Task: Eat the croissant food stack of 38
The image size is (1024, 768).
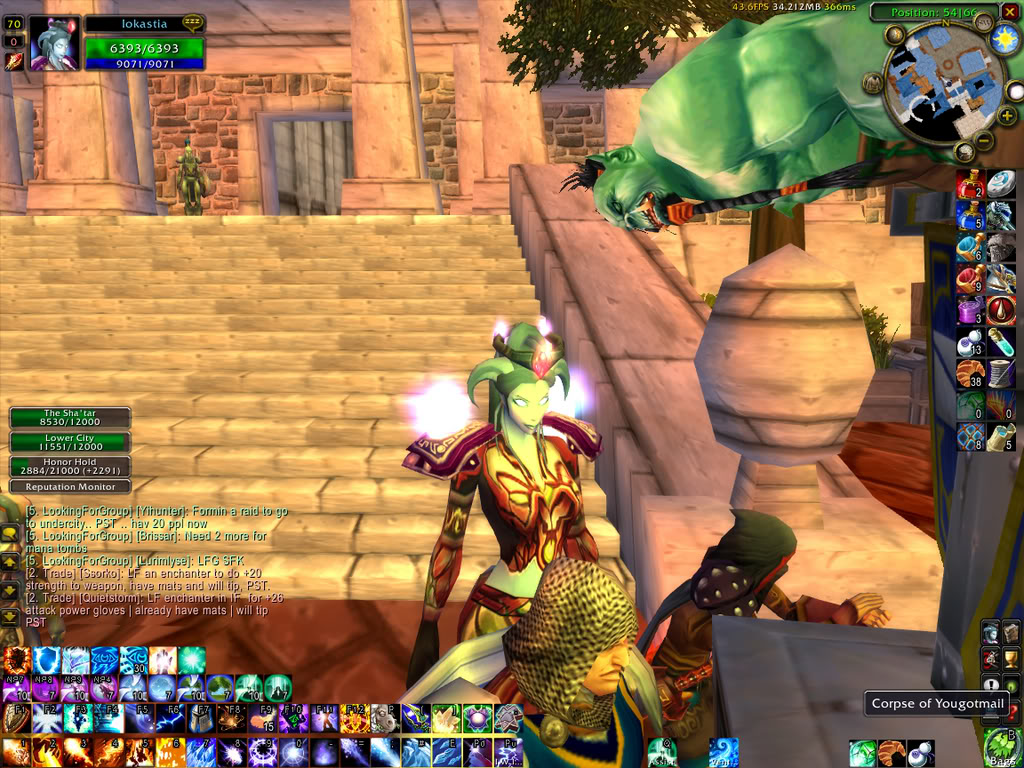Action: tap(970, 373)
